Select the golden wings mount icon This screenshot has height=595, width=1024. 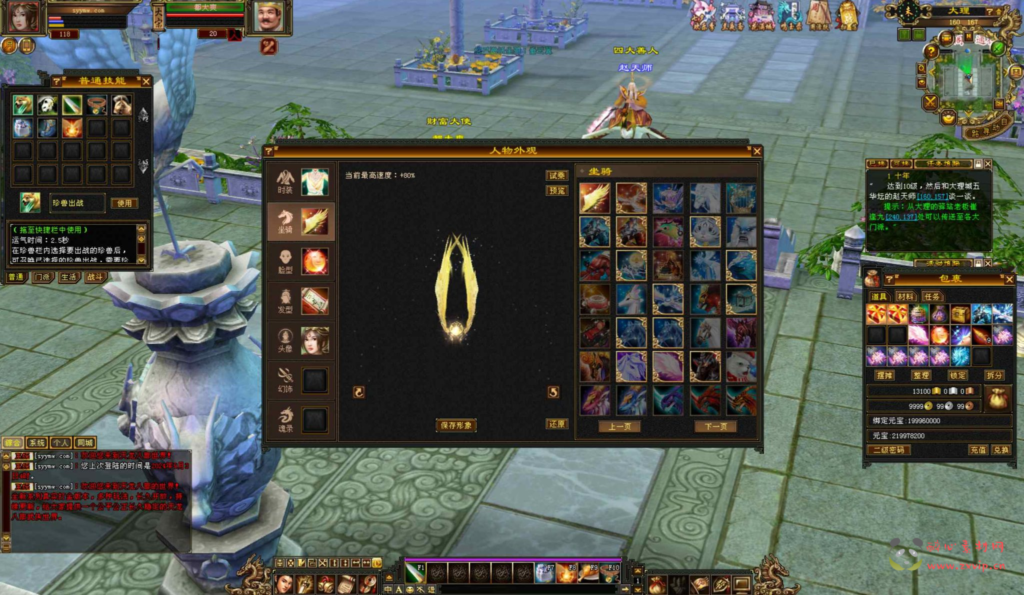[x=594, y=197]
